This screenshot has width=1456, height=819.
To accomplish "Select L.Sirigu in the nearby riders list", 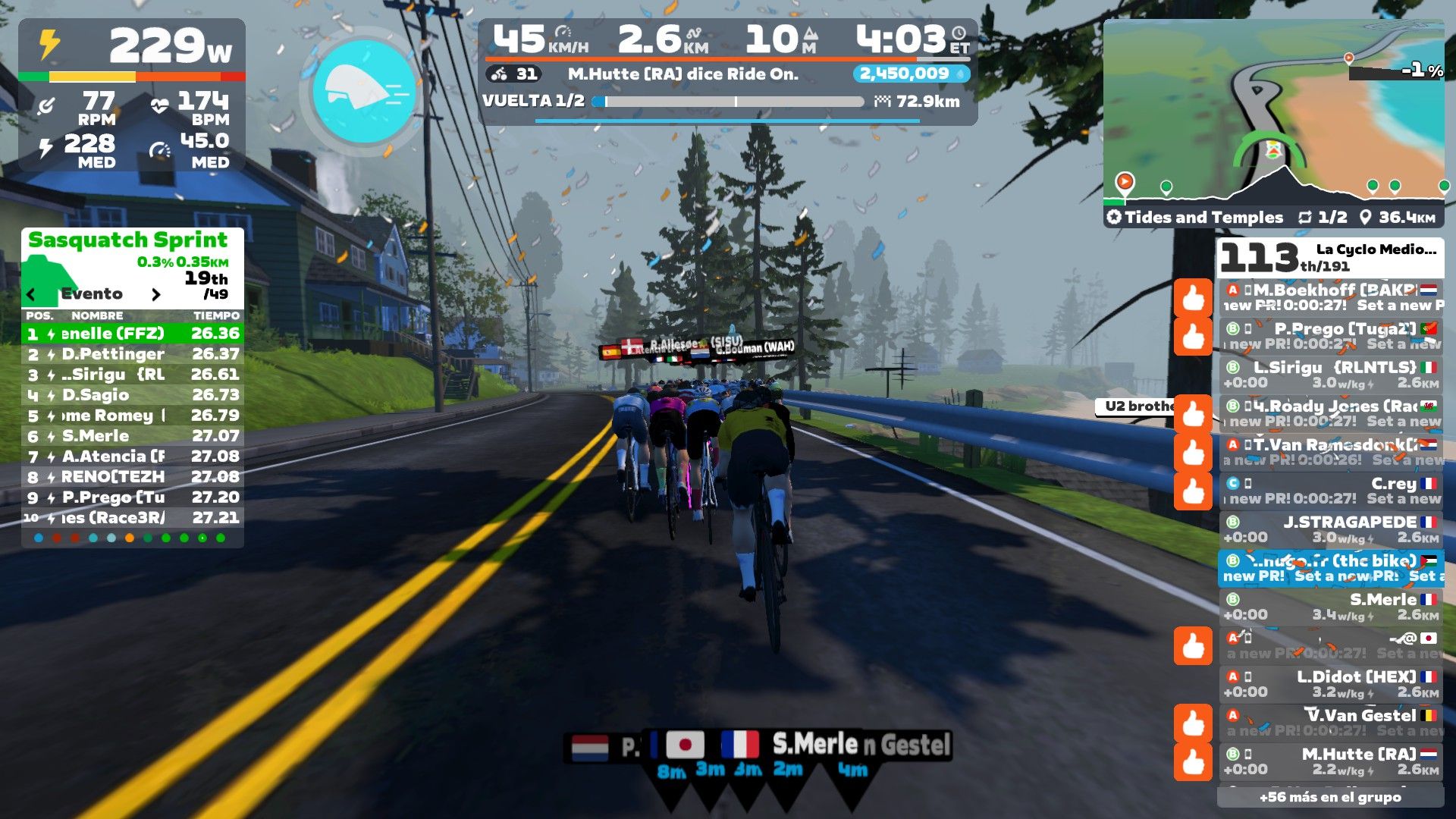I will (1331, 375).
